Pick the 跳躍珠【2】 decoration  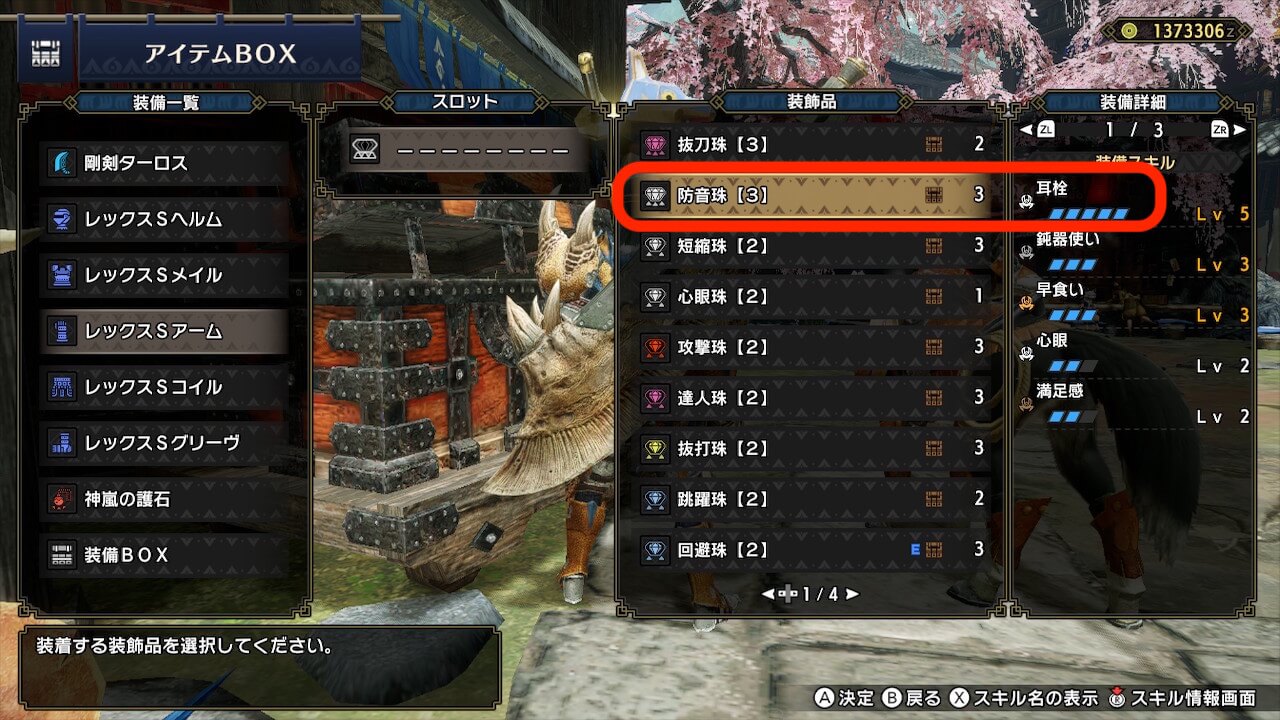pos(810,499)
